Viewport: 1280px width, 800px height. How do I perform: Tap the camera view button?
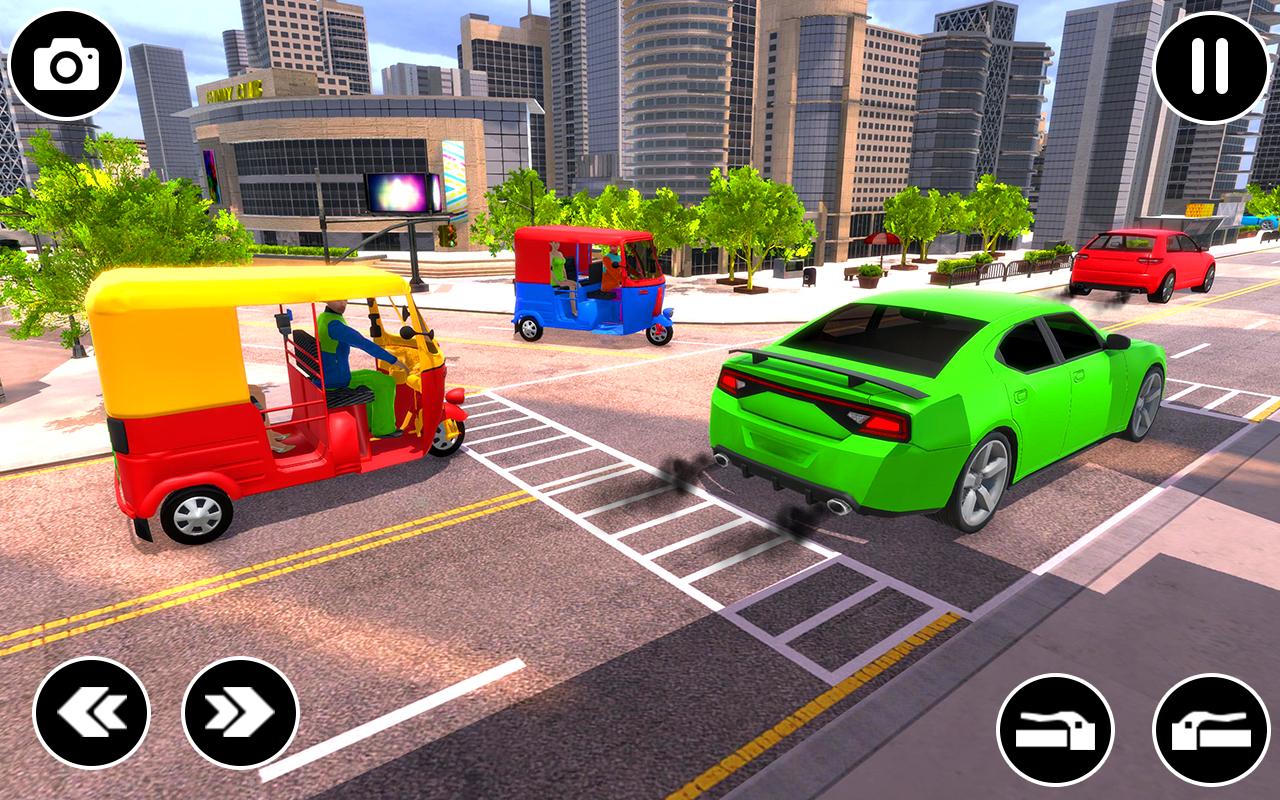click(66, 66)
